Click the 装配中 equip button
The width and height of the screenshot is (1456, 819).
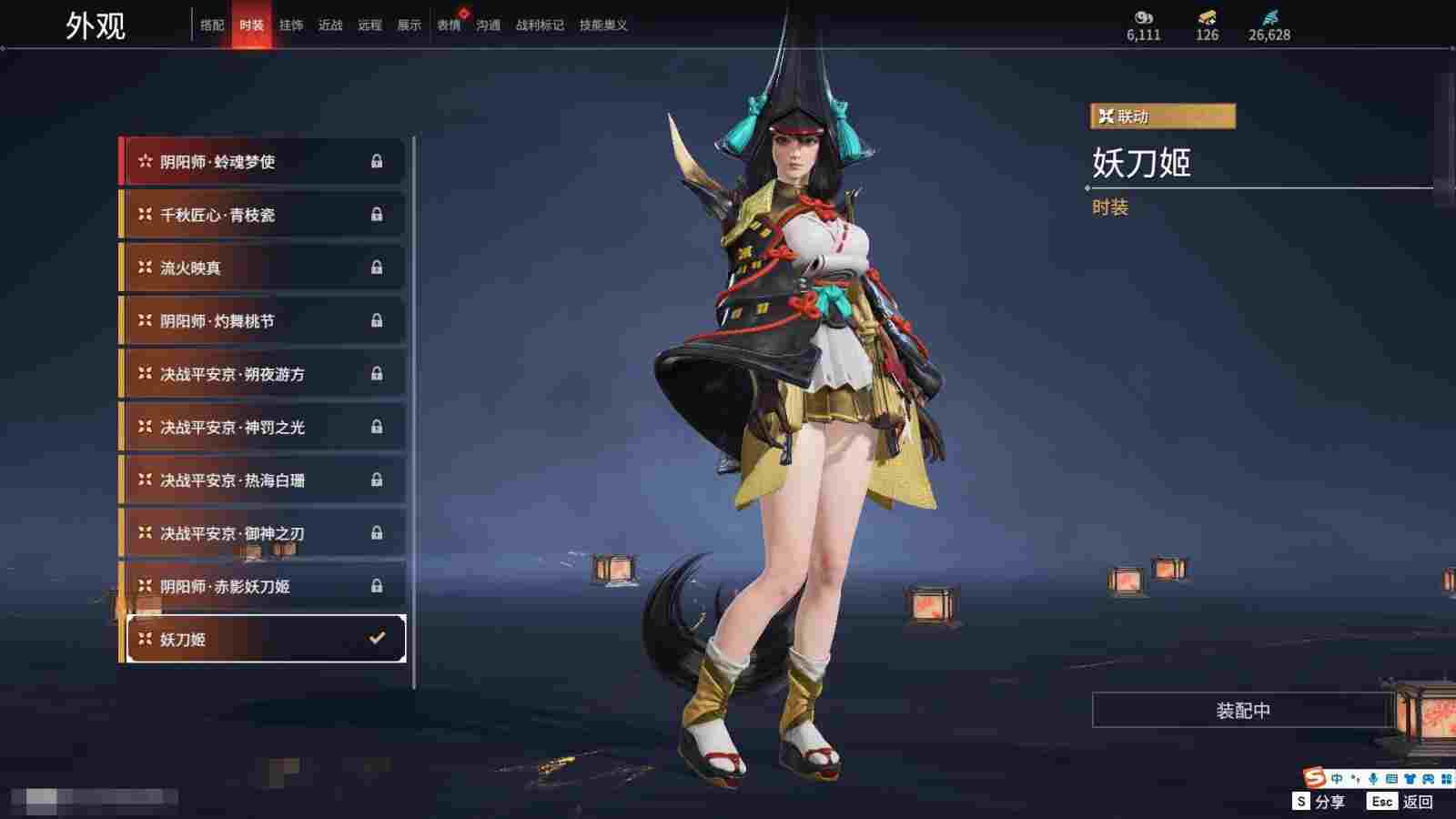pyautogui.click(x=1243, y=710)
